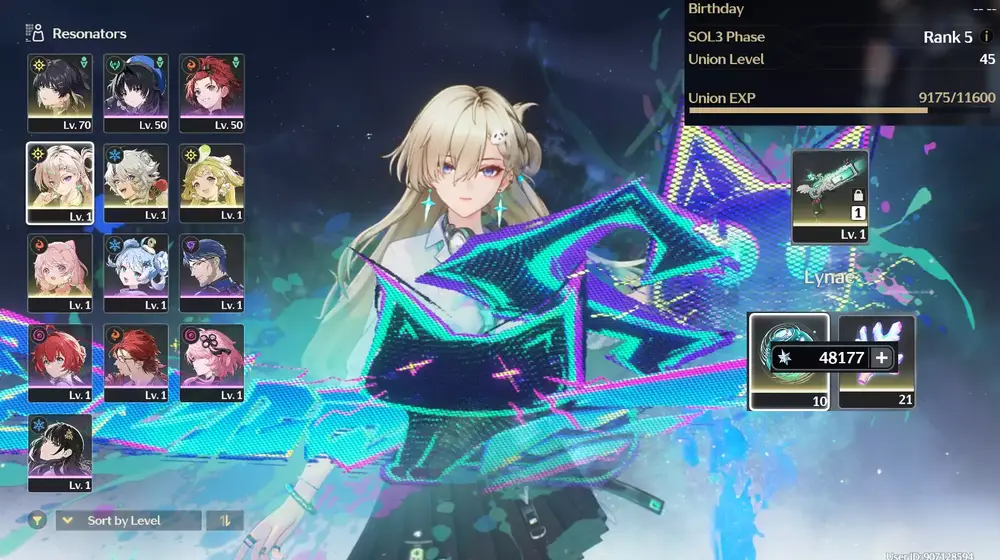Choose the yellow-haired resonator with flower
Screen dimensions: 1000x560
coord(212,182)
